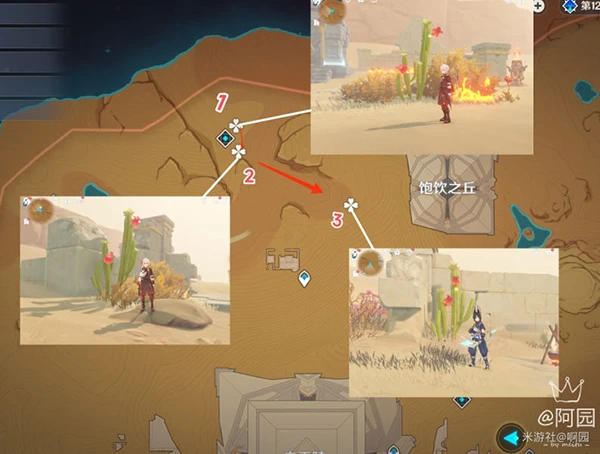Select the white pin-shaped waypoint near the ruins
Viewport: 600px width, 454px height.
(x=304, y=279)
